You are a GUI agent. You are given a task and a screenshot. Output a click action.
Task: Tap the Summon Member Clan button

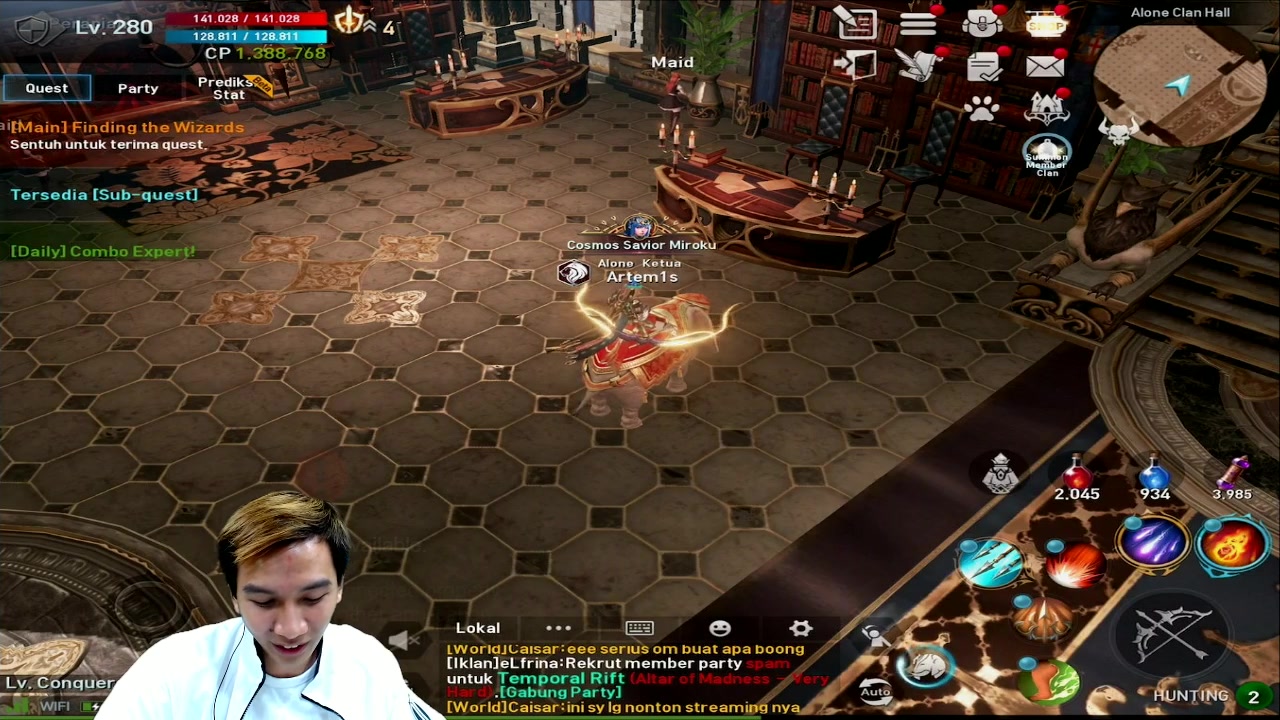tap(1047, 158)
